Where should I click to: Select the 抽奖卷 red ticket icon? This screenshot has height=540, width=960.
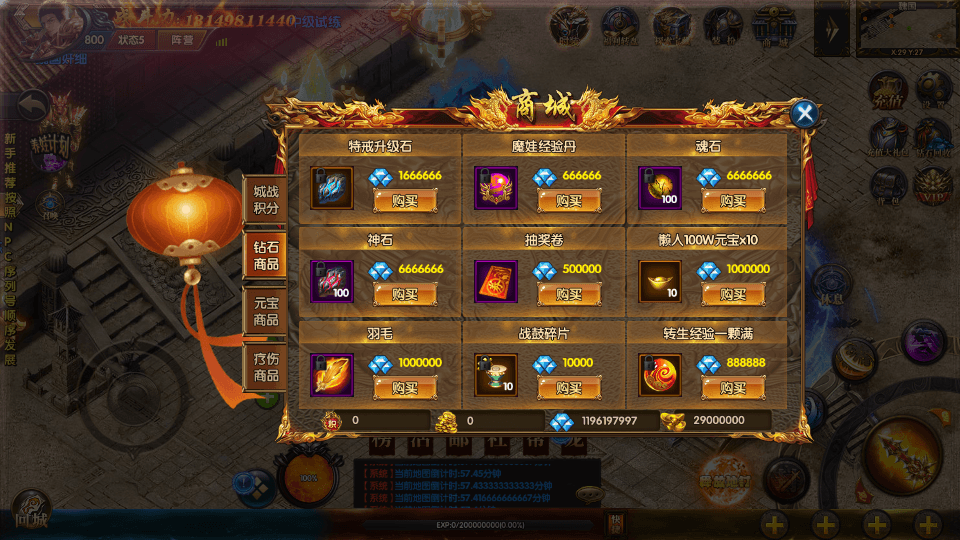(495, 281)
